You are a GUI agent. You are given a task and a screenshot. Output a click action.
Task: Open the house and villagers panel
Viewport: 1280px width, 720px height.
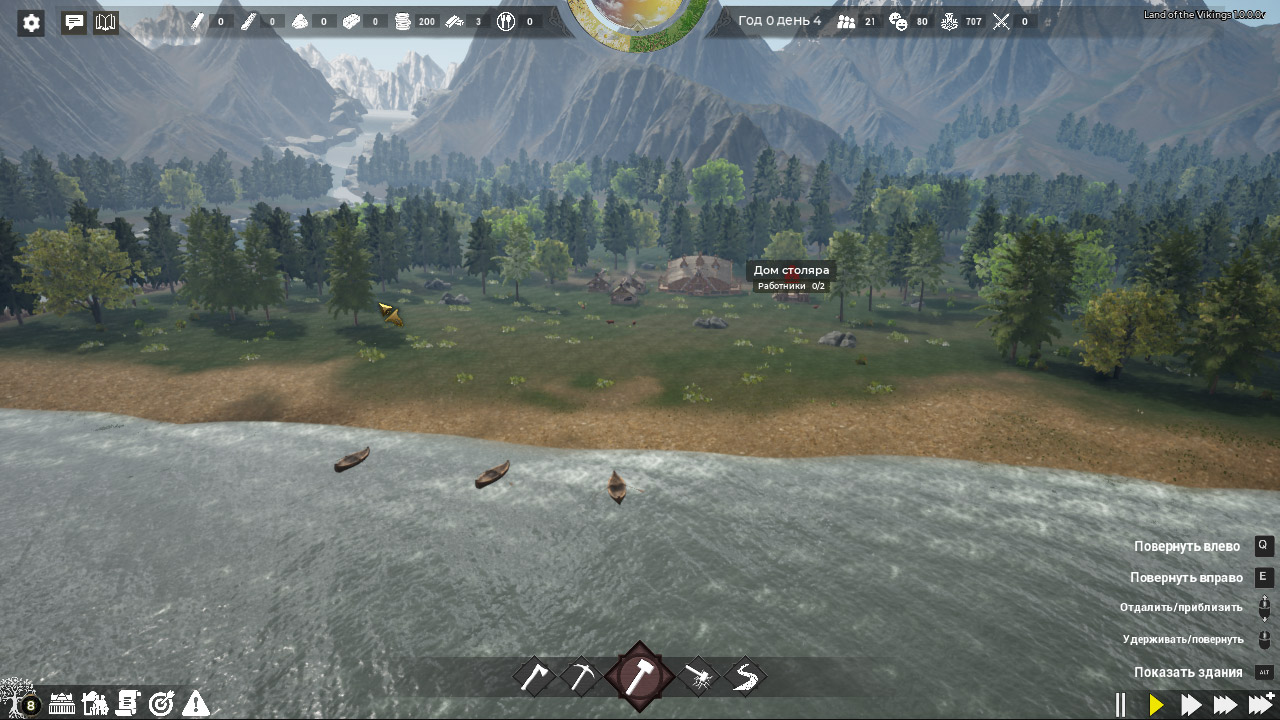(95, 704)
